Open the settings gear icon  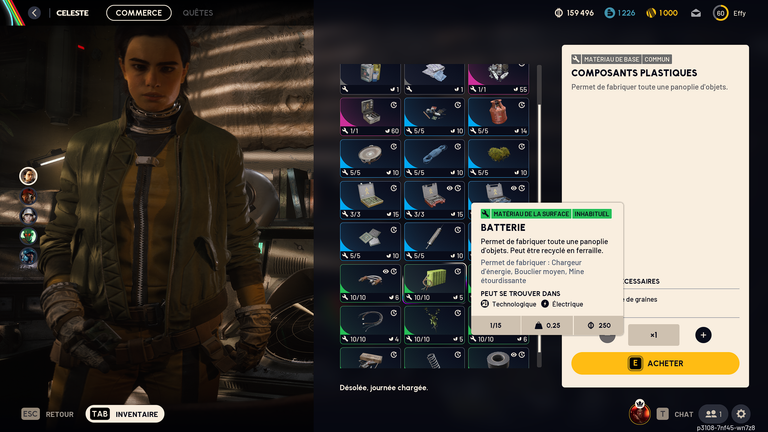click(x=741, y=414)
